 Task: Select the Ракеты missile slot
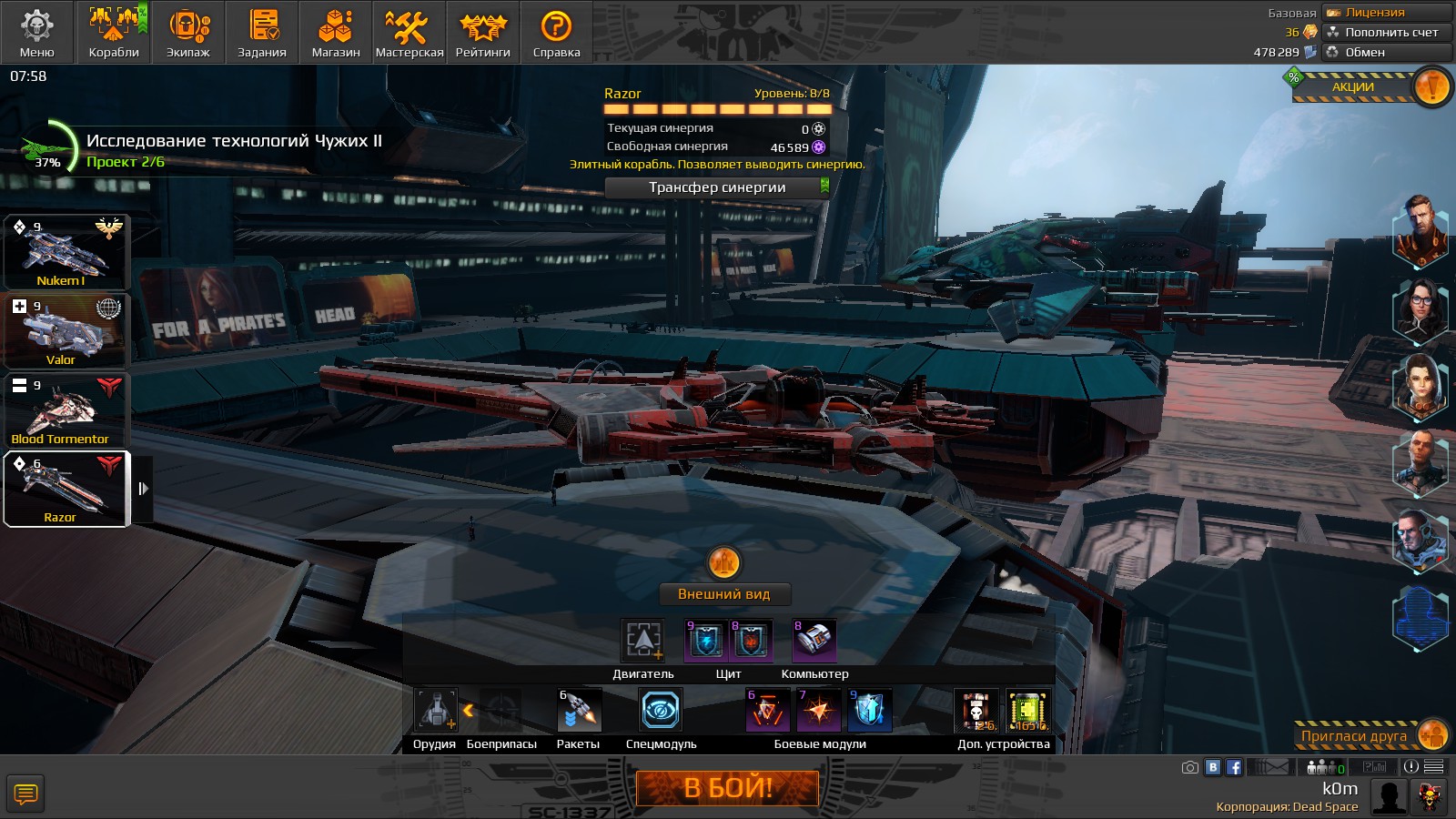[579, 711]
